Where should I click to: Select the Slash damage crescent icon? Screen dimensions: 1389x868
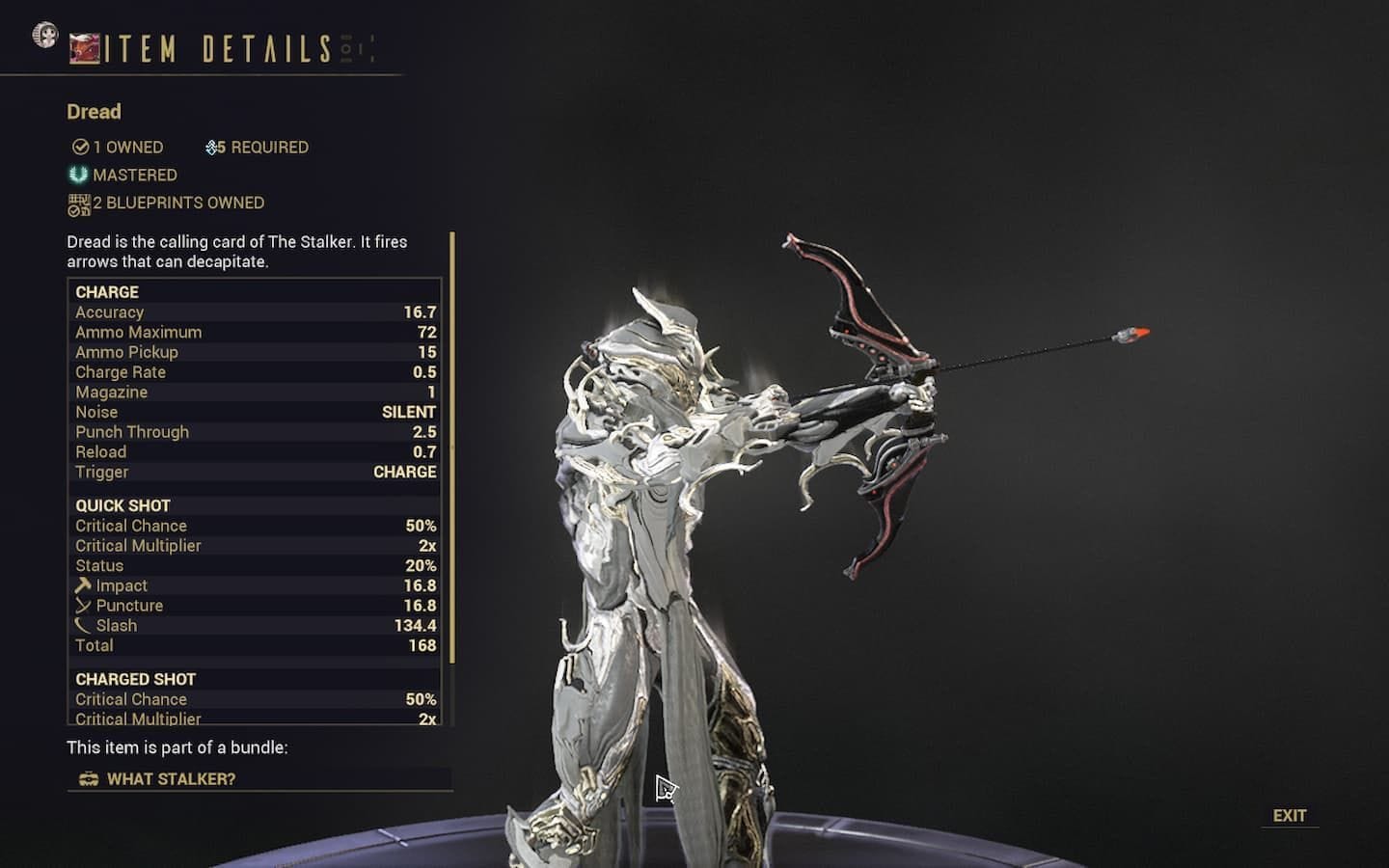82,625
